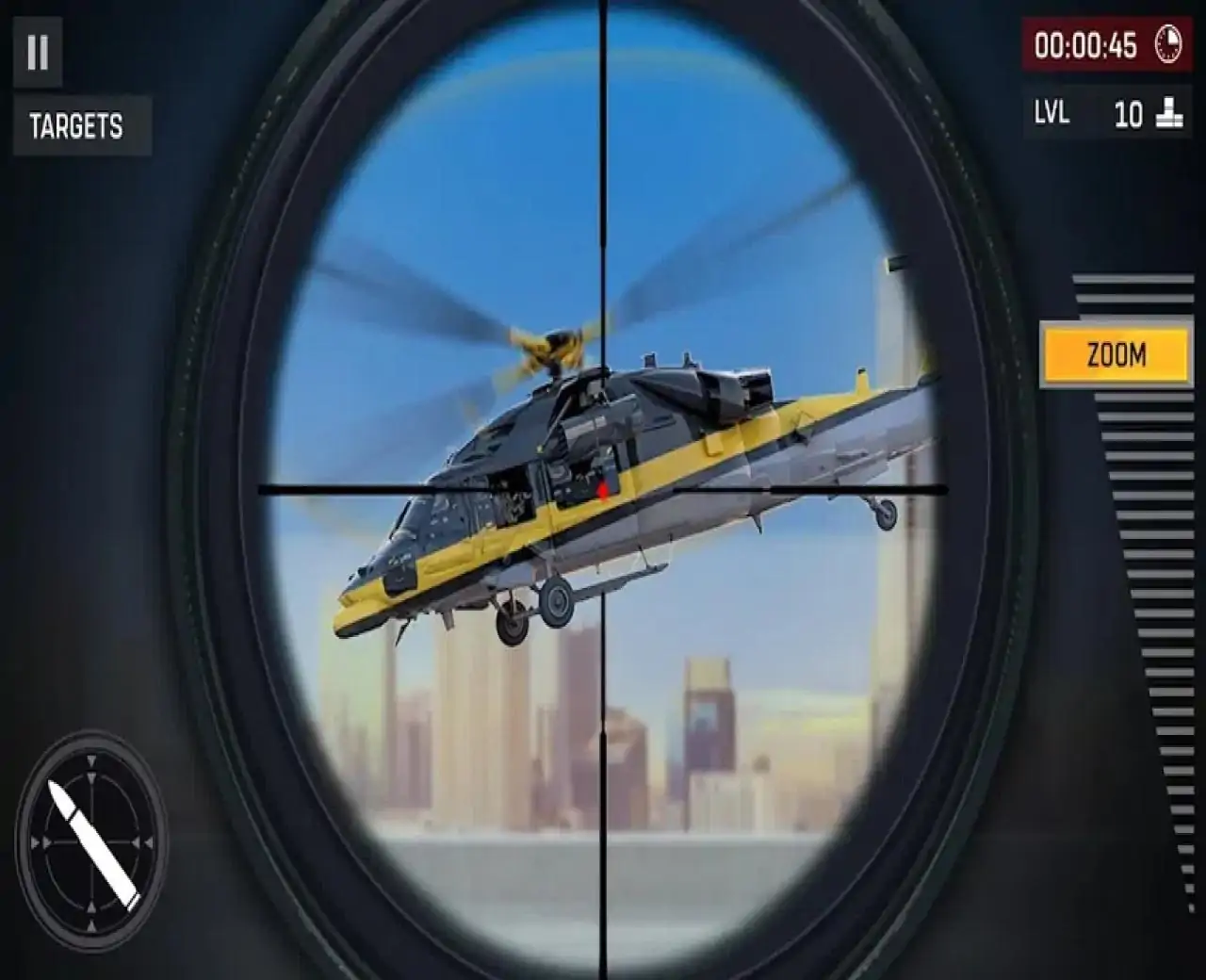Tap the mission timer display

point(1085,45)
